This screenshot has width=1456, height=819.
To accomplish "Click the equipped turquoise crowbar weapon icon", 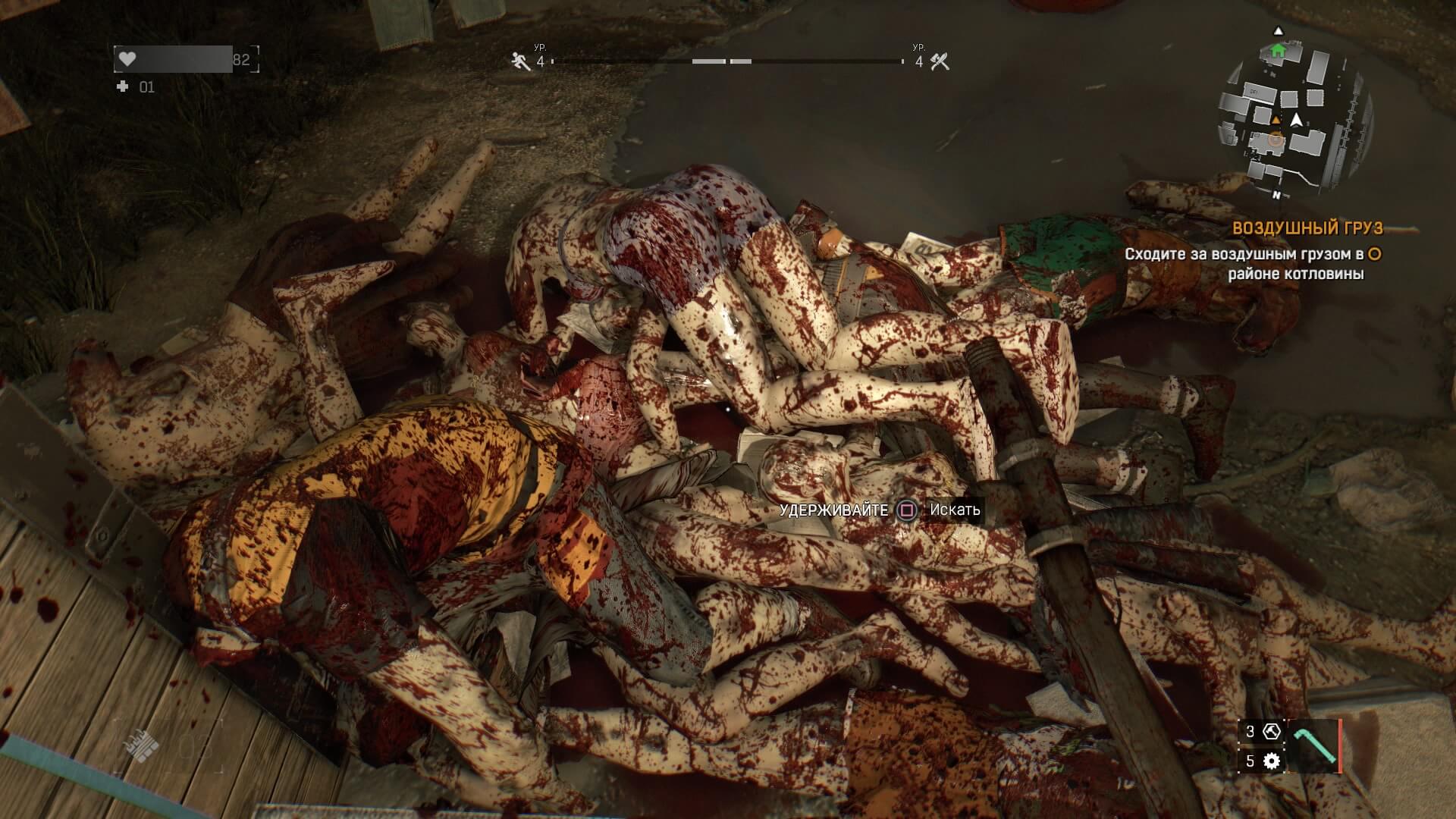I will [x=1316, y=745].
